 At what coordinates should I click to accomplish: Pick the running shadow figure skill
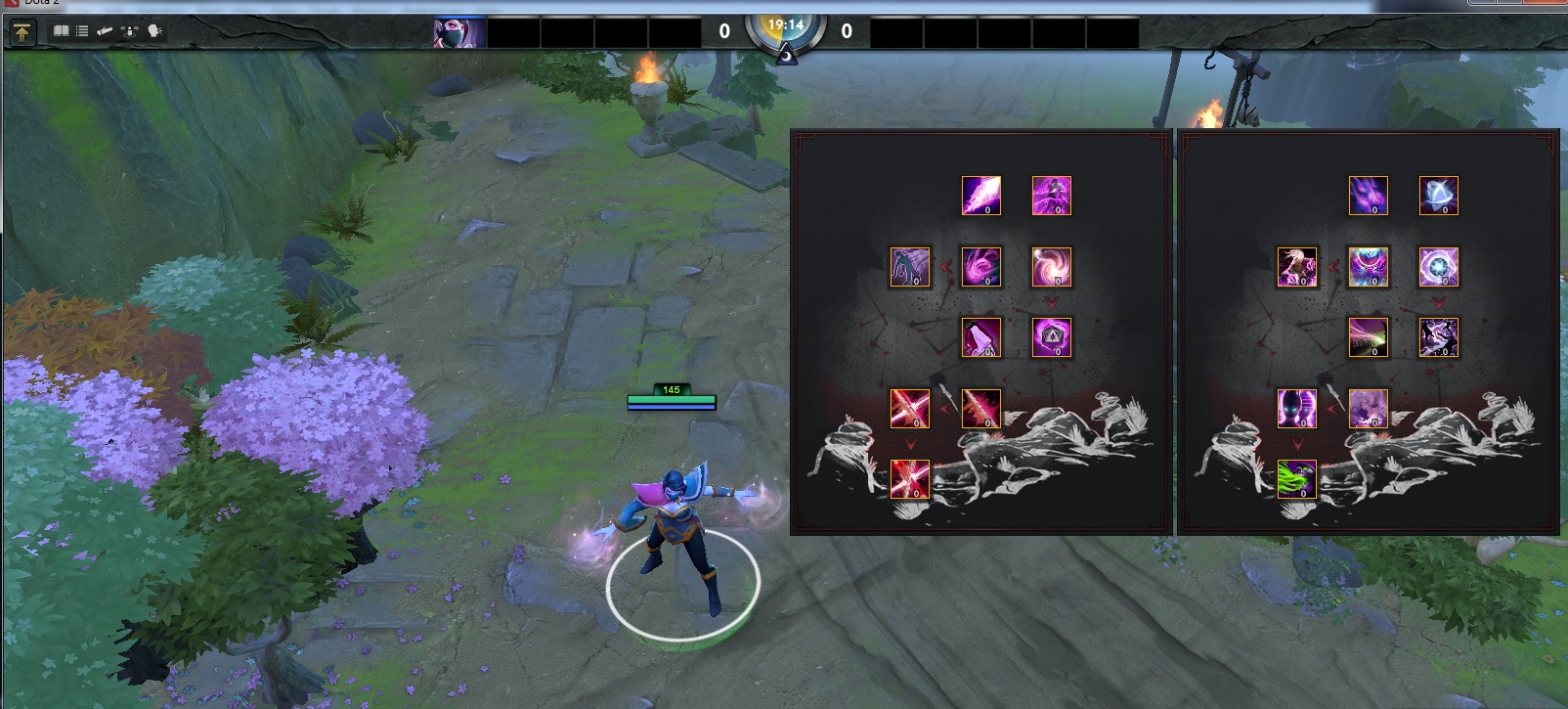click(909, 267)
